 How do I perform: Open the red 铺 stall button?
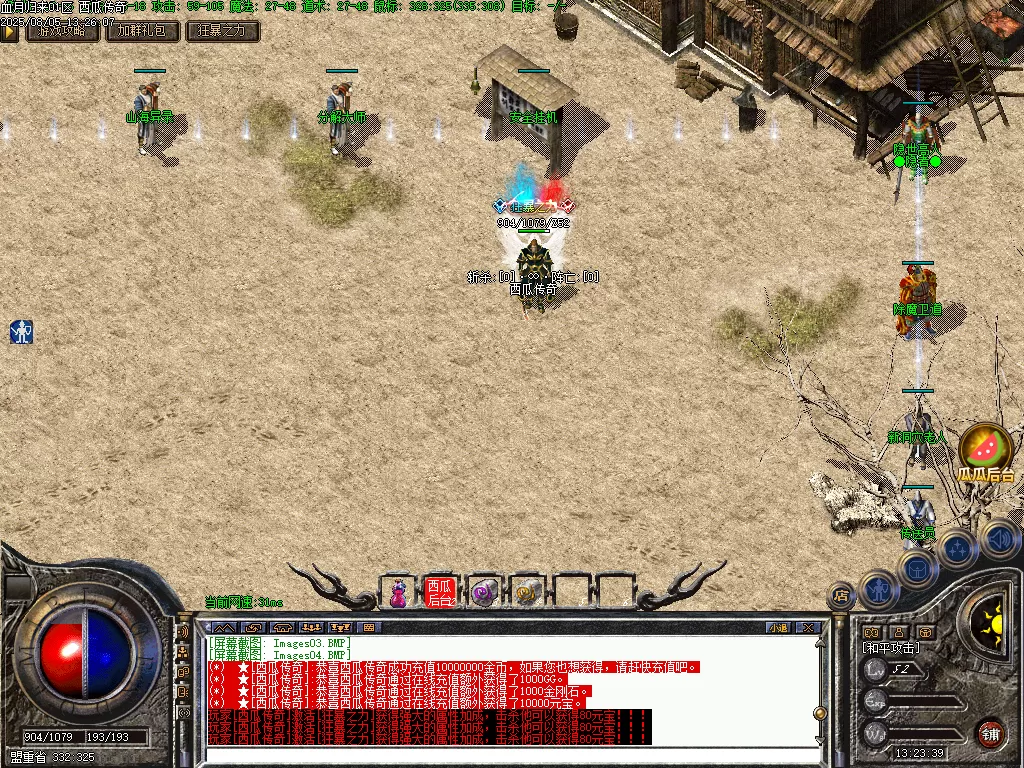(x=990, y=733)
